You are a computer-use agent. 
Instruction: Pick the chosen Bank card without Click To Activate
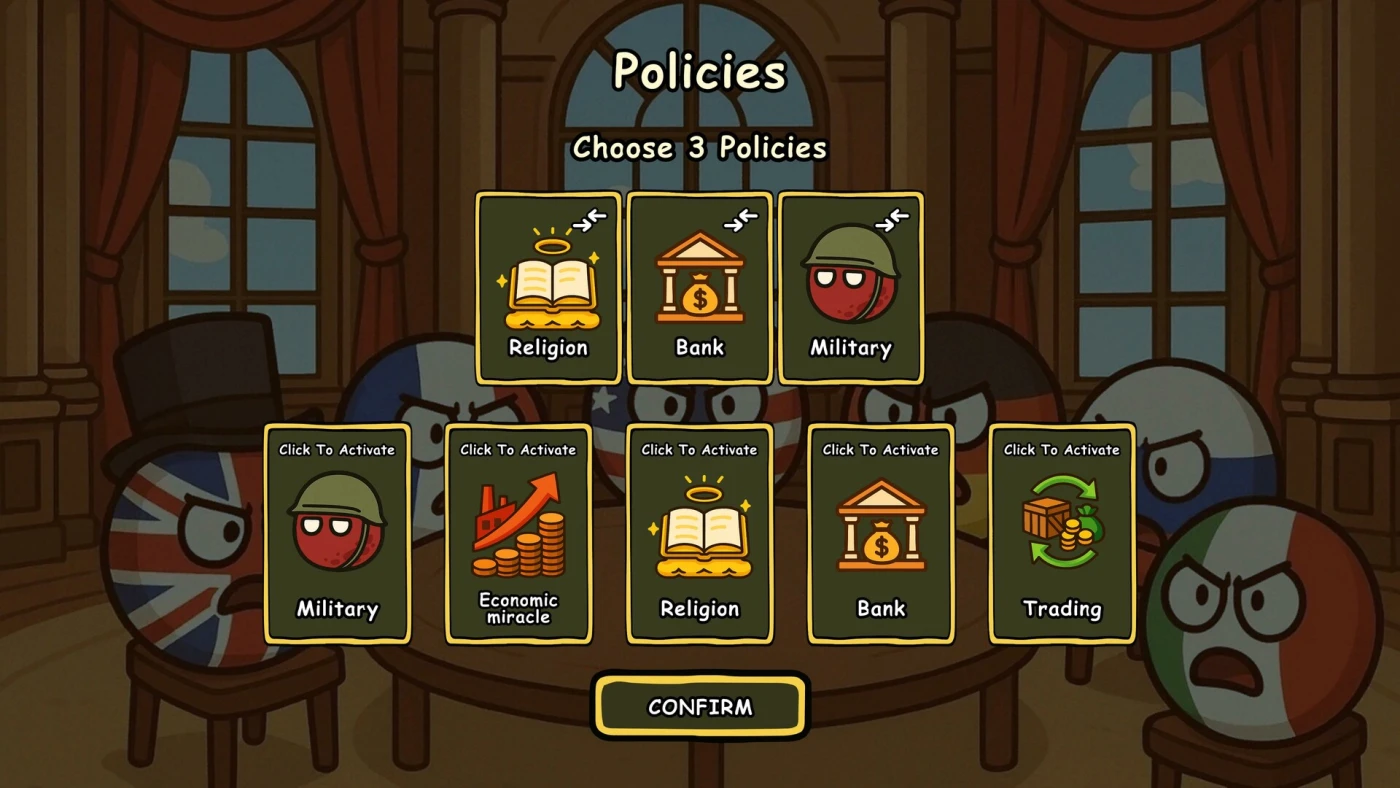point(700,288)
